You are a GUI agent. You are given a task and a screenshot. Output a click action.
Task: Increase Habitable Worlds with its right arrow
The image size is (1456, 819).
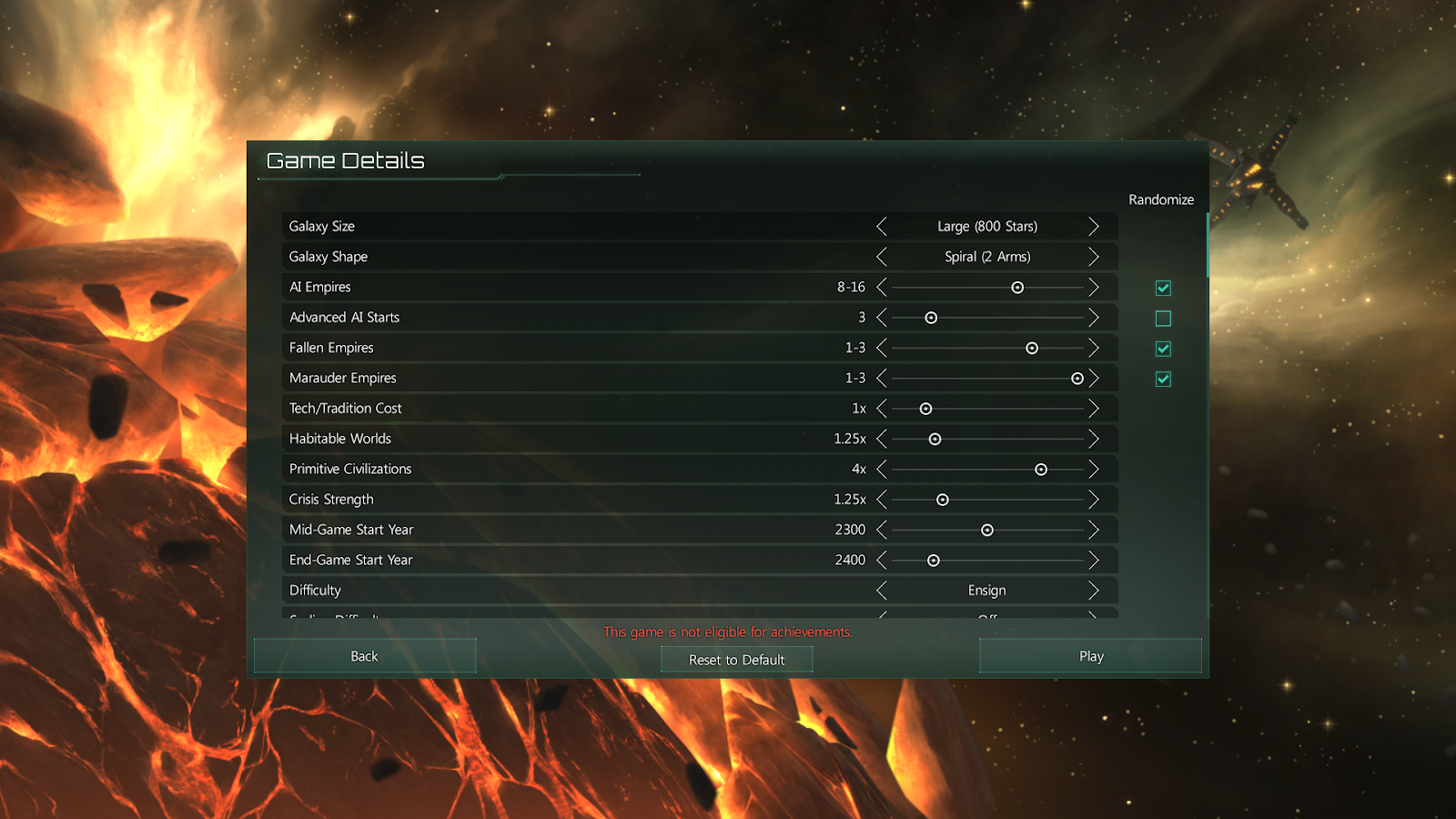coord(1094,439)
